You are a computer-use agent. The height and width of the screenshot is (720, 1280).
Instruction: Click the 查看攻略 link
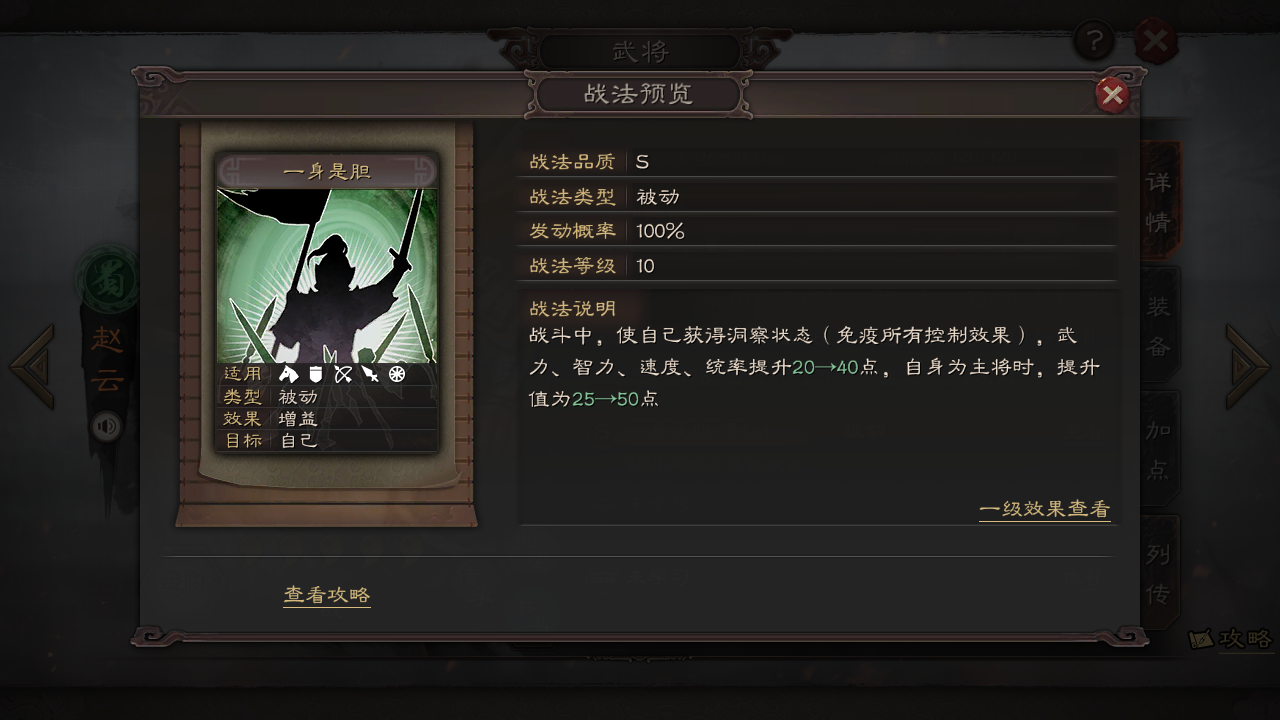click(x=327, y=594)
